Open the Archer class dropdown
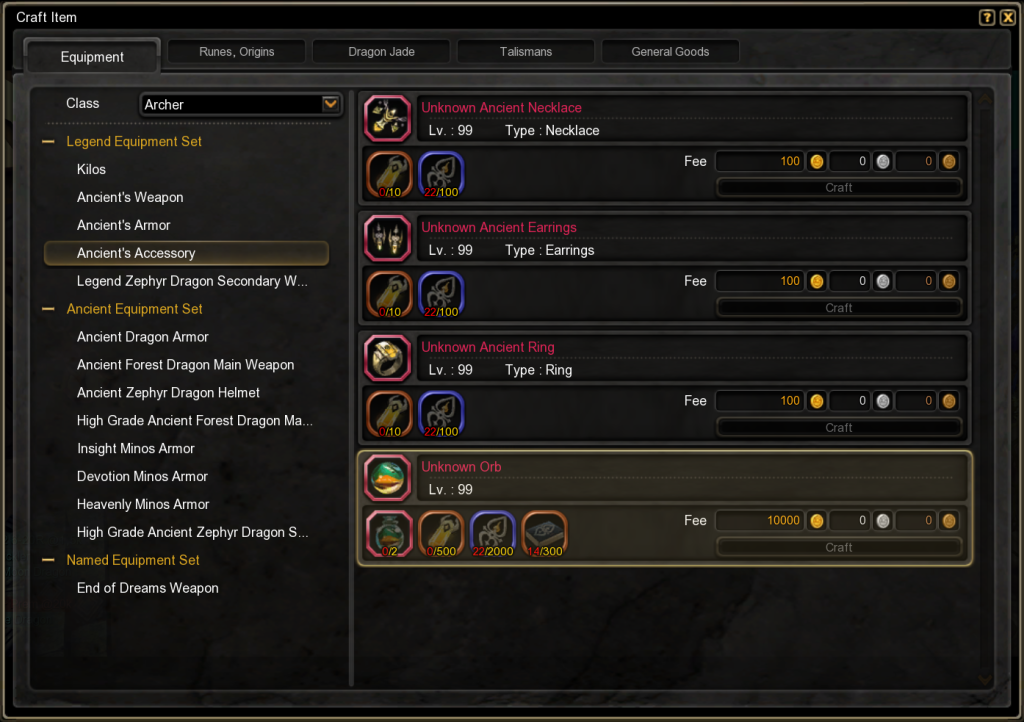Image resolution: width=1024 pixels, height=722 pixels. (x=330, y=104)
